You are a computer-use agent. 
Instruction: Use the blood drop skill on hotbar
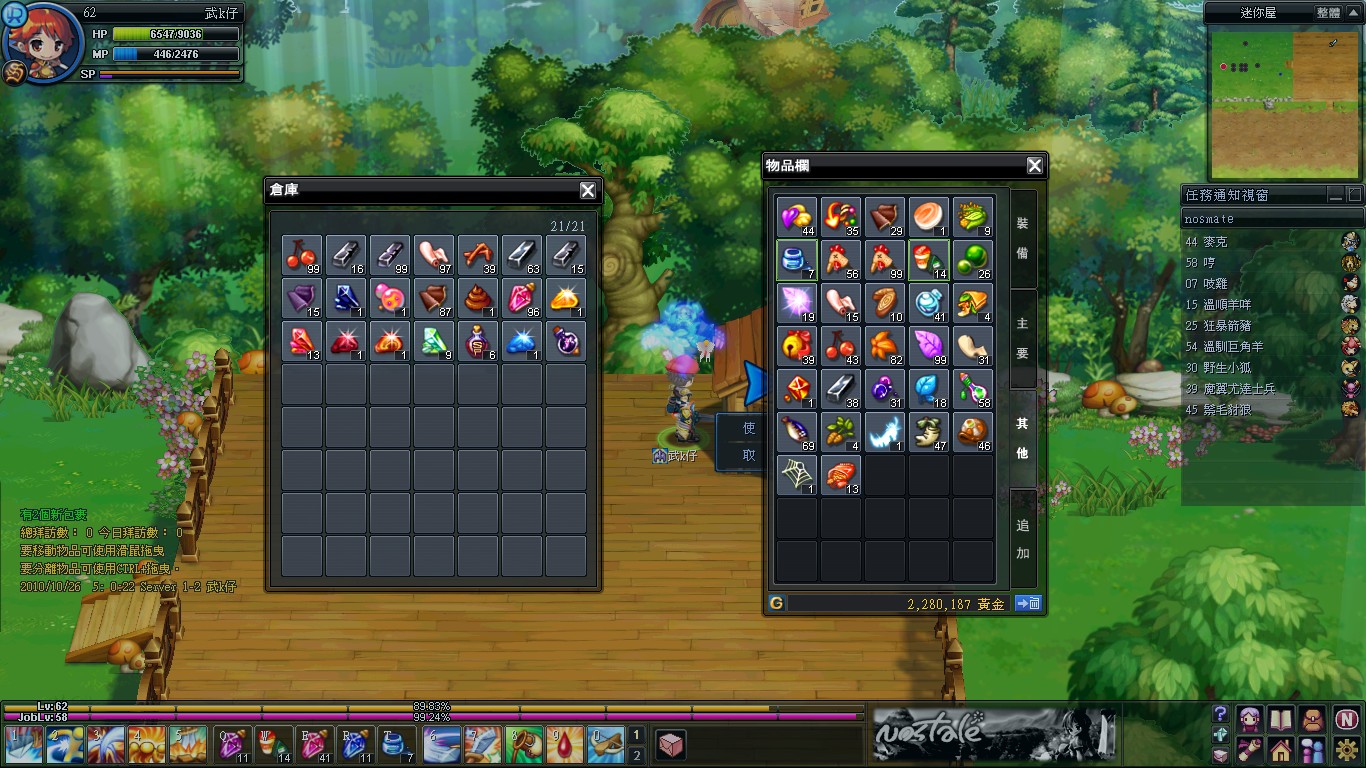coord(566,745)
